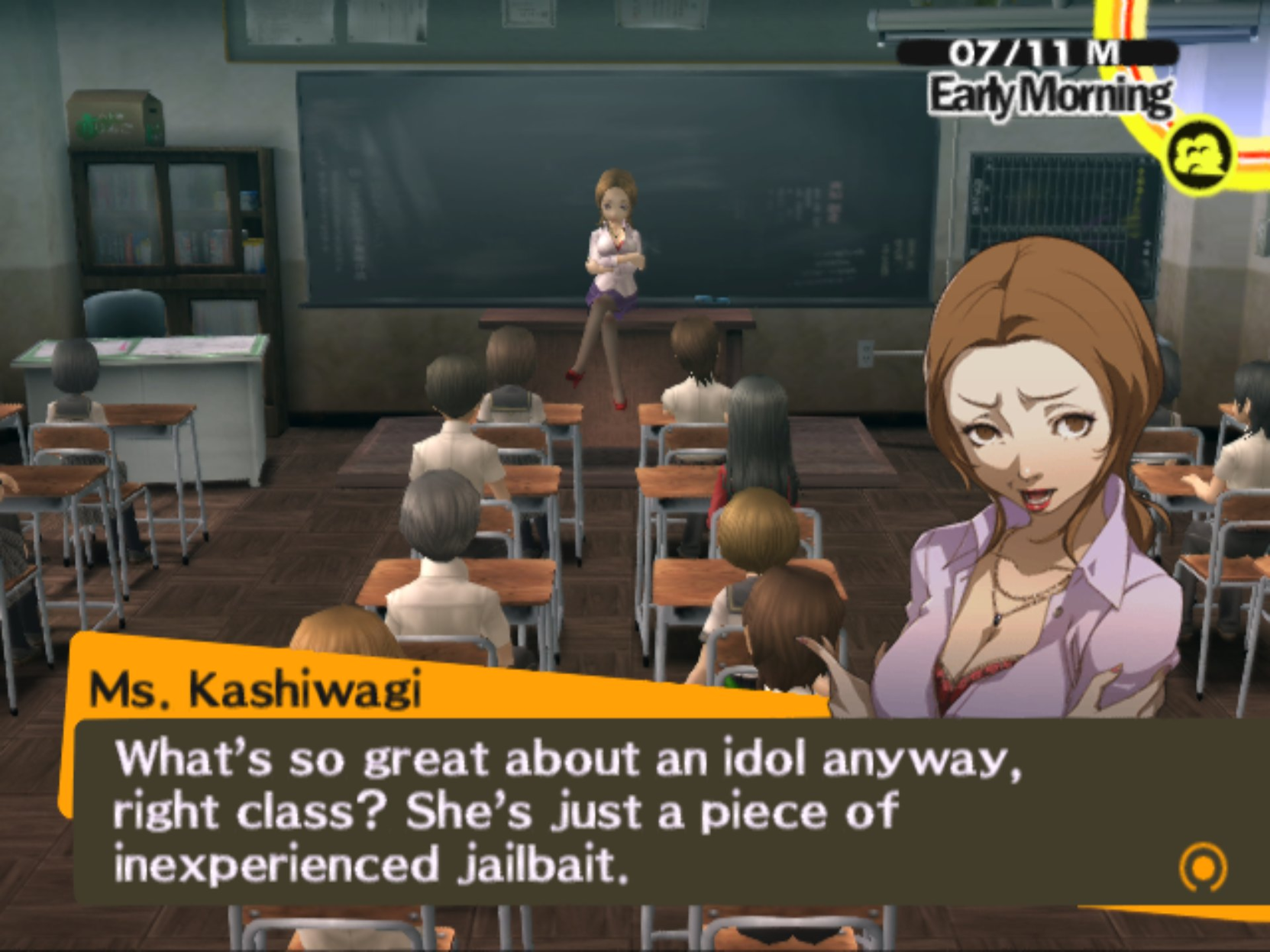
Task: Click the cloudy weather forecast icon
Action: coord(1200,155)
